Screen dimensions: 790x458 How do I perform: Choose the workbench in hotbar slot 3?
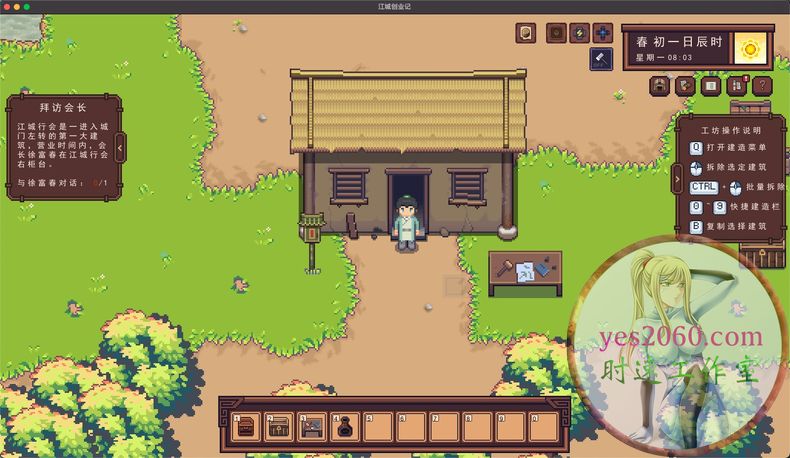click(312, 426)
